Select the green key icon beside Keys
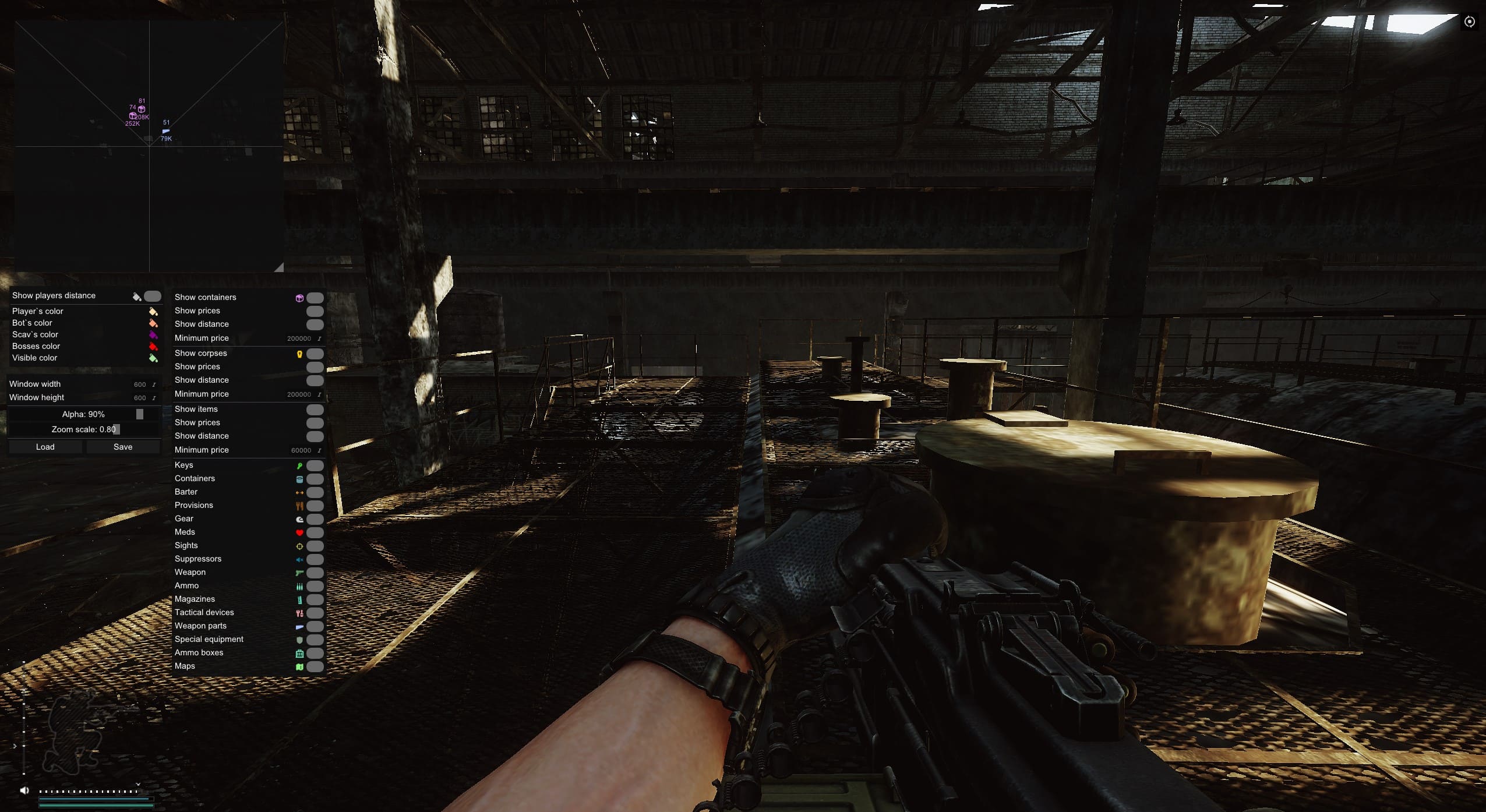 (x=299, y=465)
